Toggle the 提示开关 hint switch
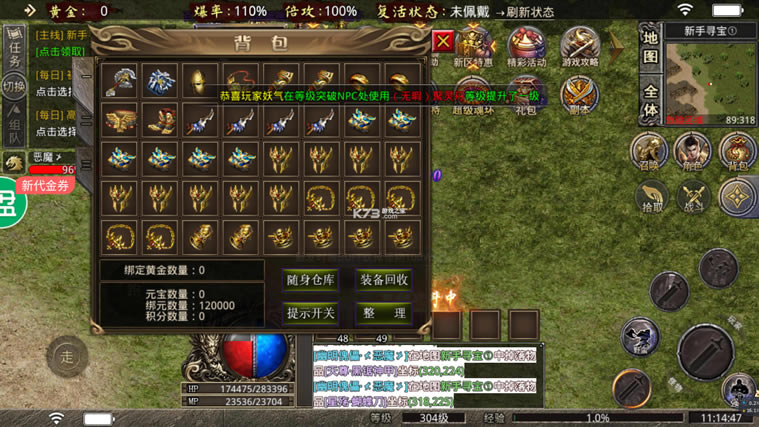This screenshot has height=427, width=759. pyautogui.click(x=310, y=313)
